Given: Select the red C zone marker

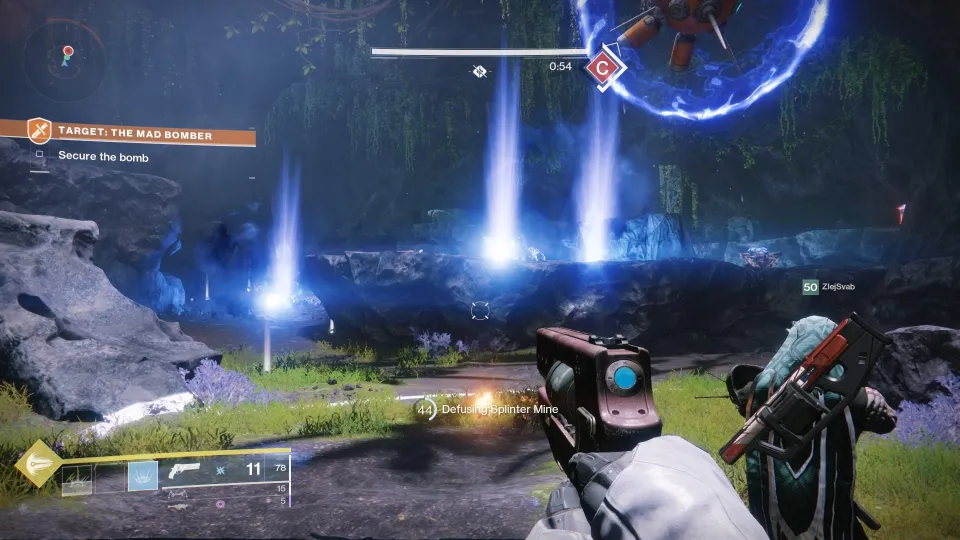Looking at the screenshot, I should [600, 67].
